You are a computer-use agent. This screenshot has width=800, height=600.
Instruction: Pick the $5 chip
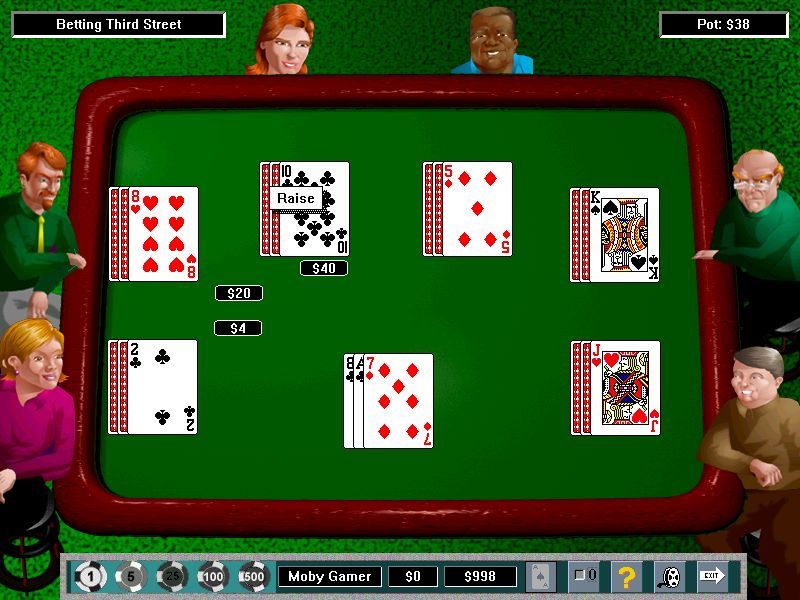pyautogui.click(x=131, y=576)
